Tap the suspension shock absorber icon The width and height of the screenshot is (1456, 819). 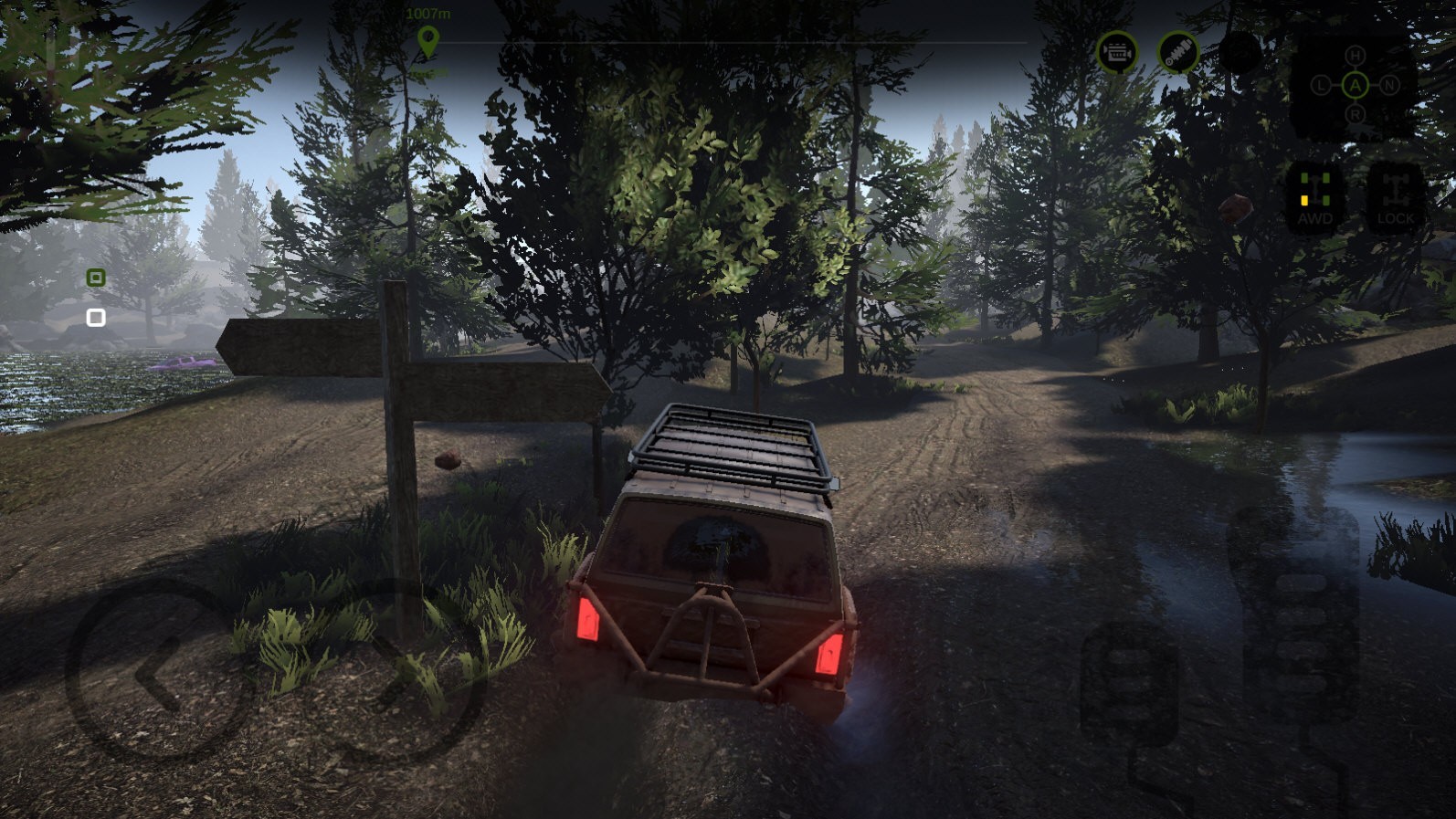pos(1178,53)
